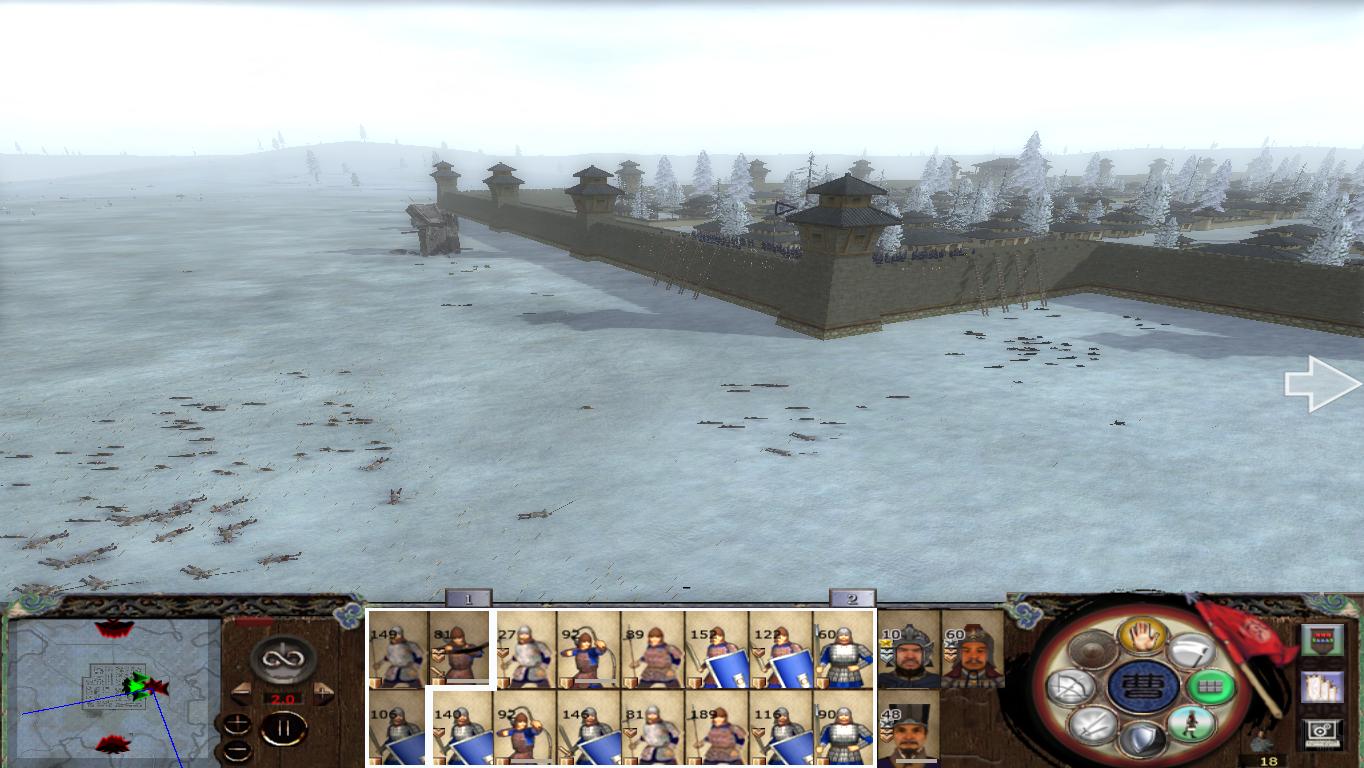Open cinematic view with the camera icon
The image size is (1364, 768).
1320,732
